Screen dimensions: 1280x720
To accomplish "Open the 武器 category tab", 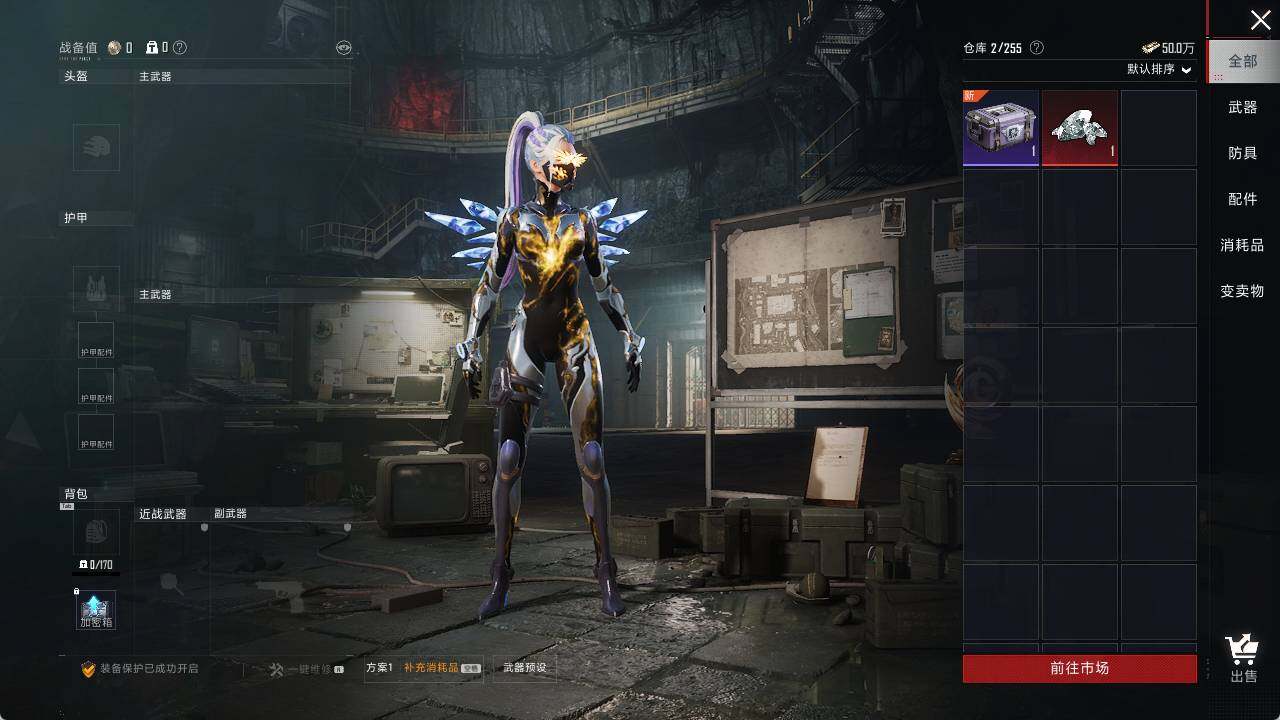I will click(x=1243, y=107).
